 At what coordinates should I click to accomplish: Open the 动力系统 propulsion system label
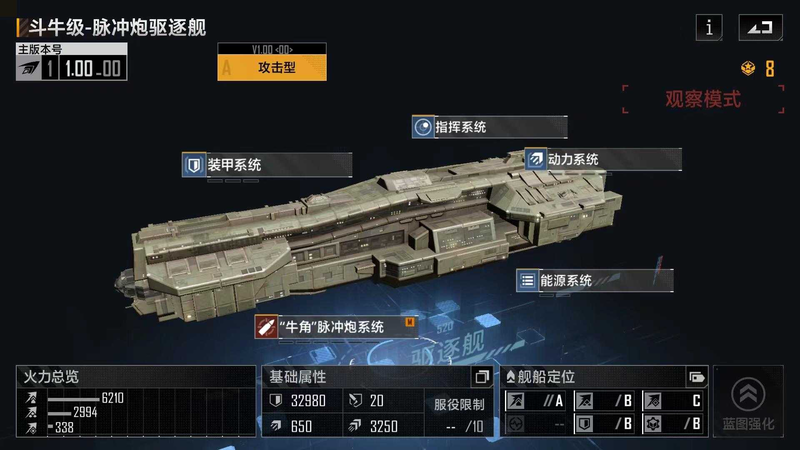tap(603, 159)
